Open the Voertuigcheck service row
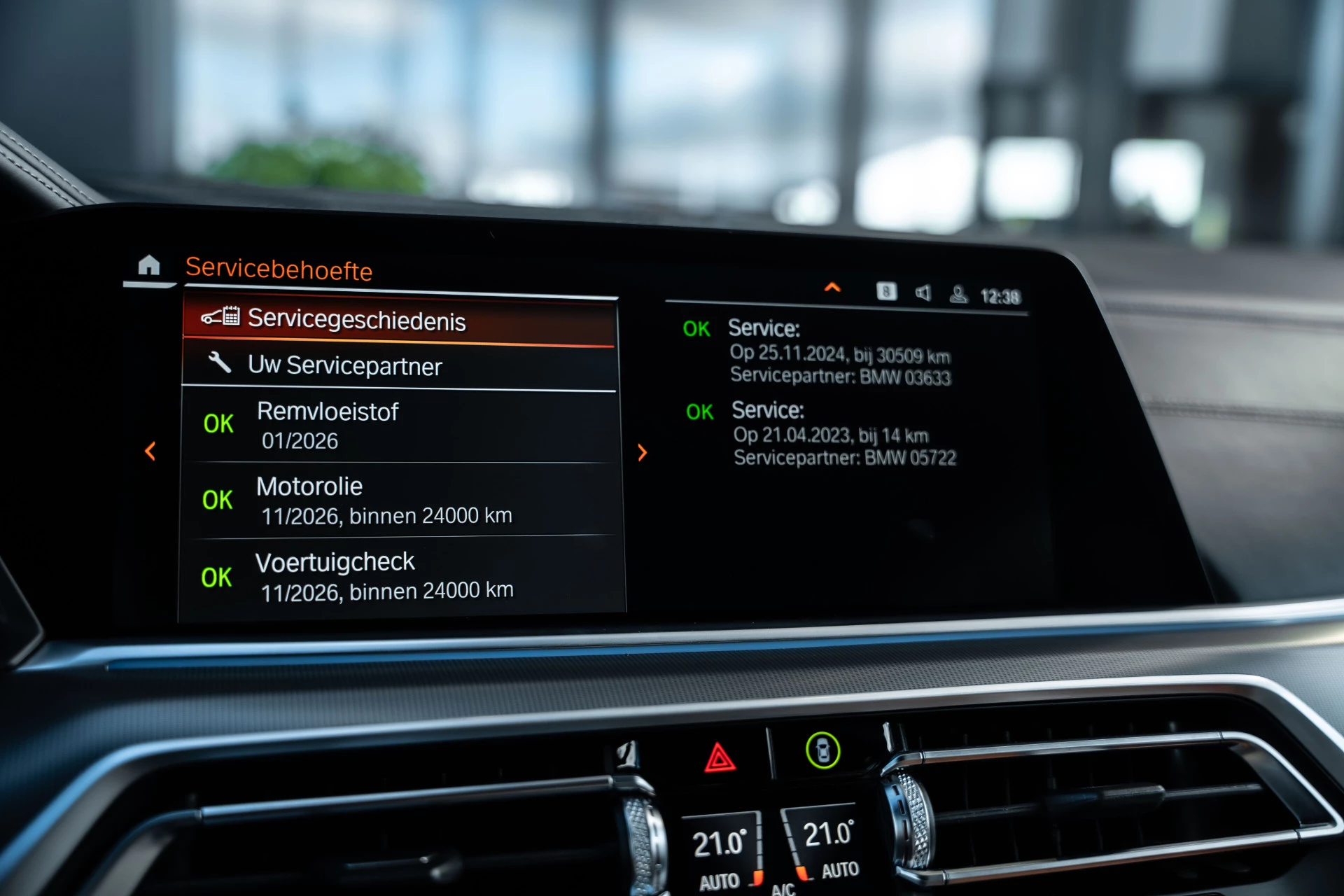The width and height of the screenshot is (1344, 896). (x=399, y=577)
